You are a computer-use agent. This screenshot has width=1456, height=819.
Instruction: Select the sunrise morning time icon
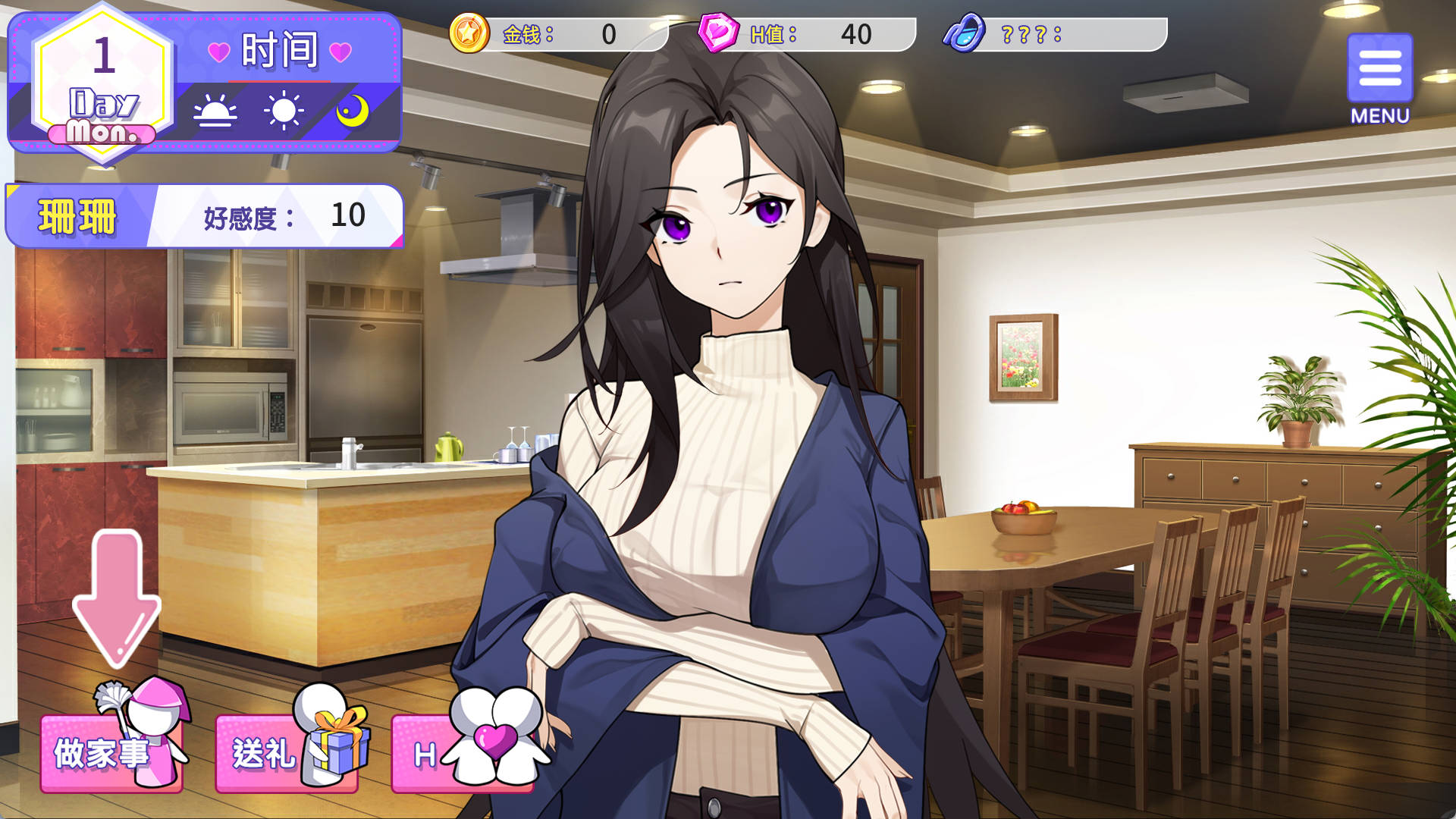pyautogui.click(x=215, y=112)
